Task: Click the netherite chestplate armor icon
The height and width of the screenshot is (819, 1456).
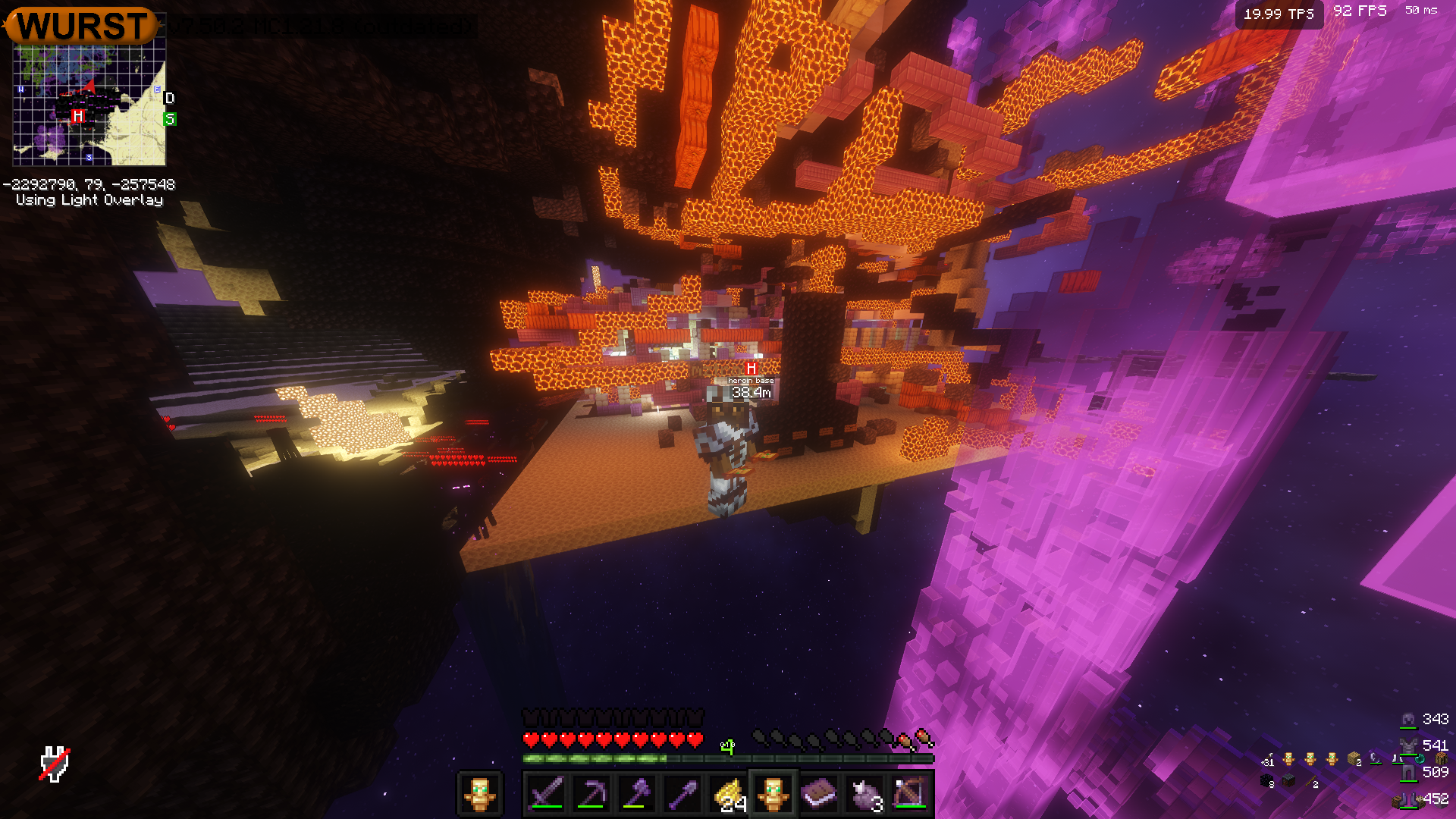Action: [x=1408, y=746]
